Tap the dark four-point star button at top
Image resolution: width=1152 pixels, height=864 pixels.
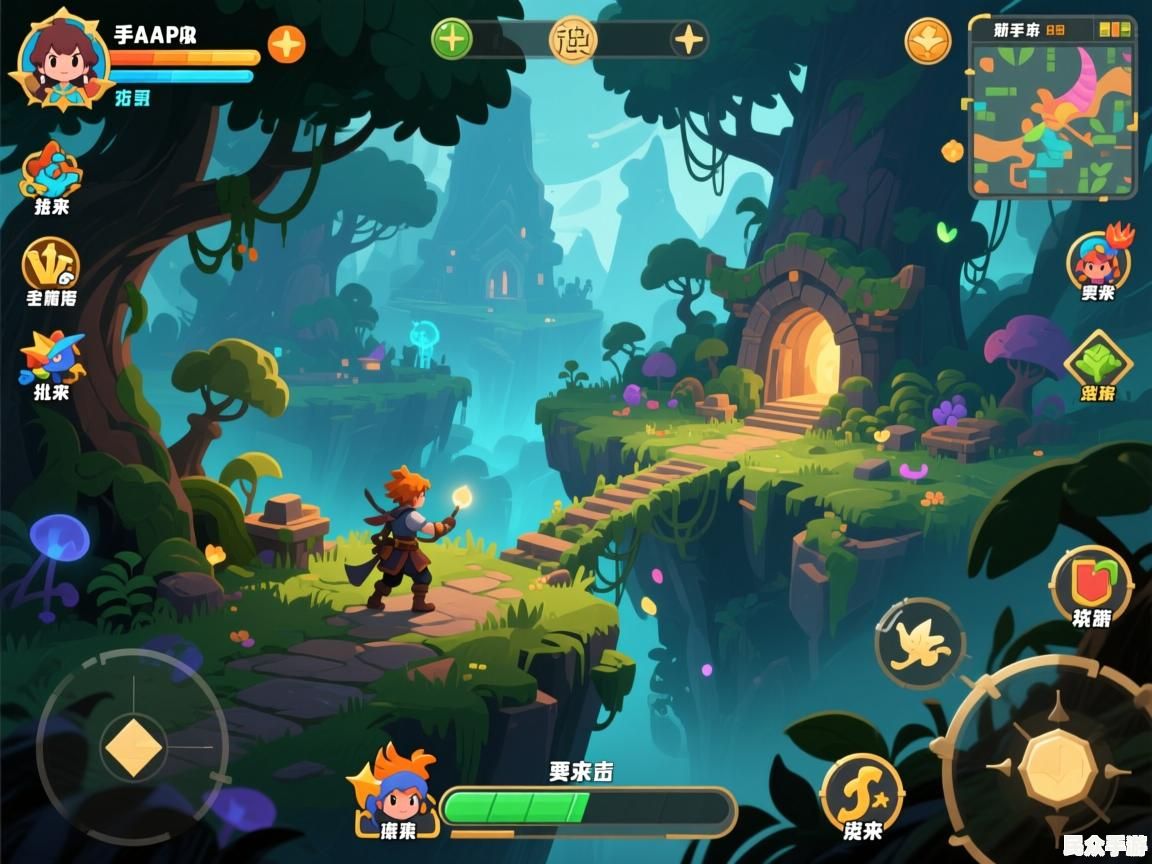(688, 40)
